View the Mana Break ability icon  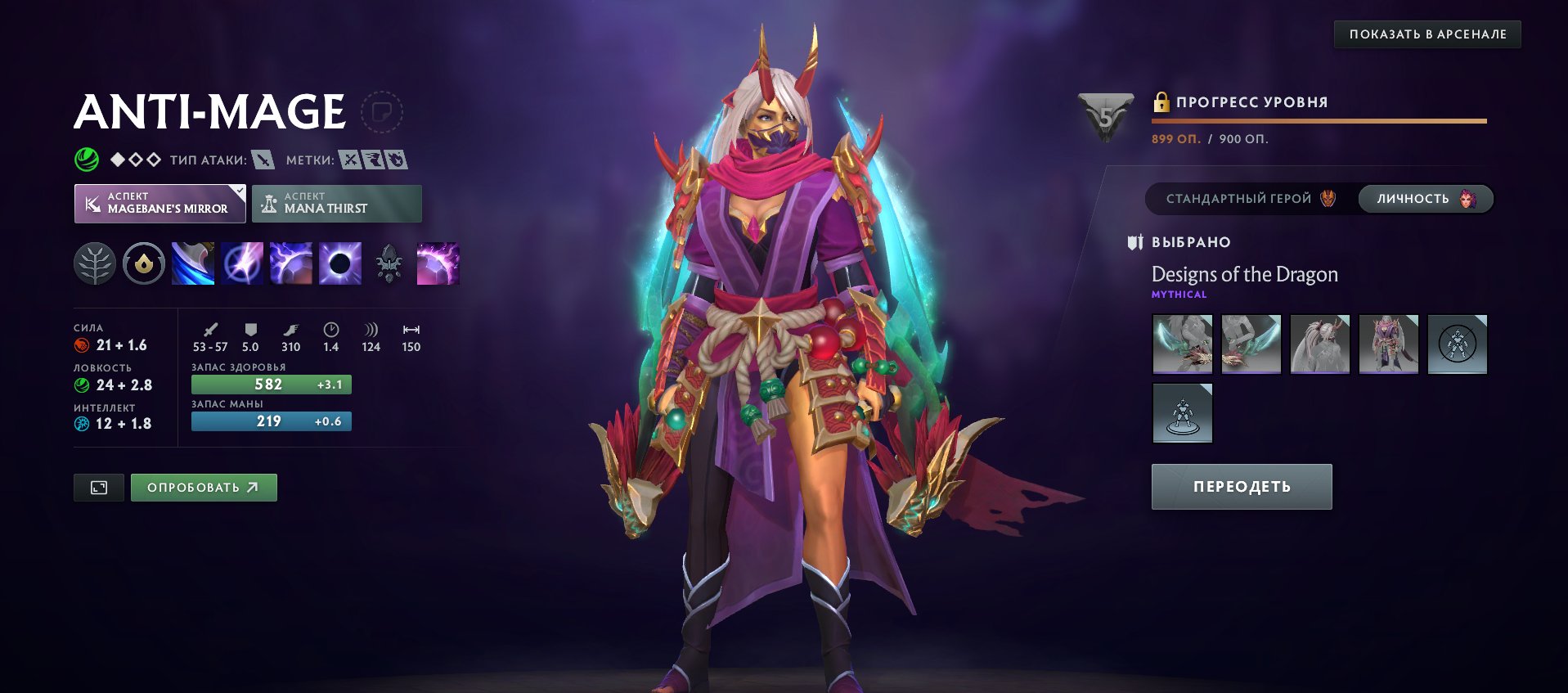(192, 263)
